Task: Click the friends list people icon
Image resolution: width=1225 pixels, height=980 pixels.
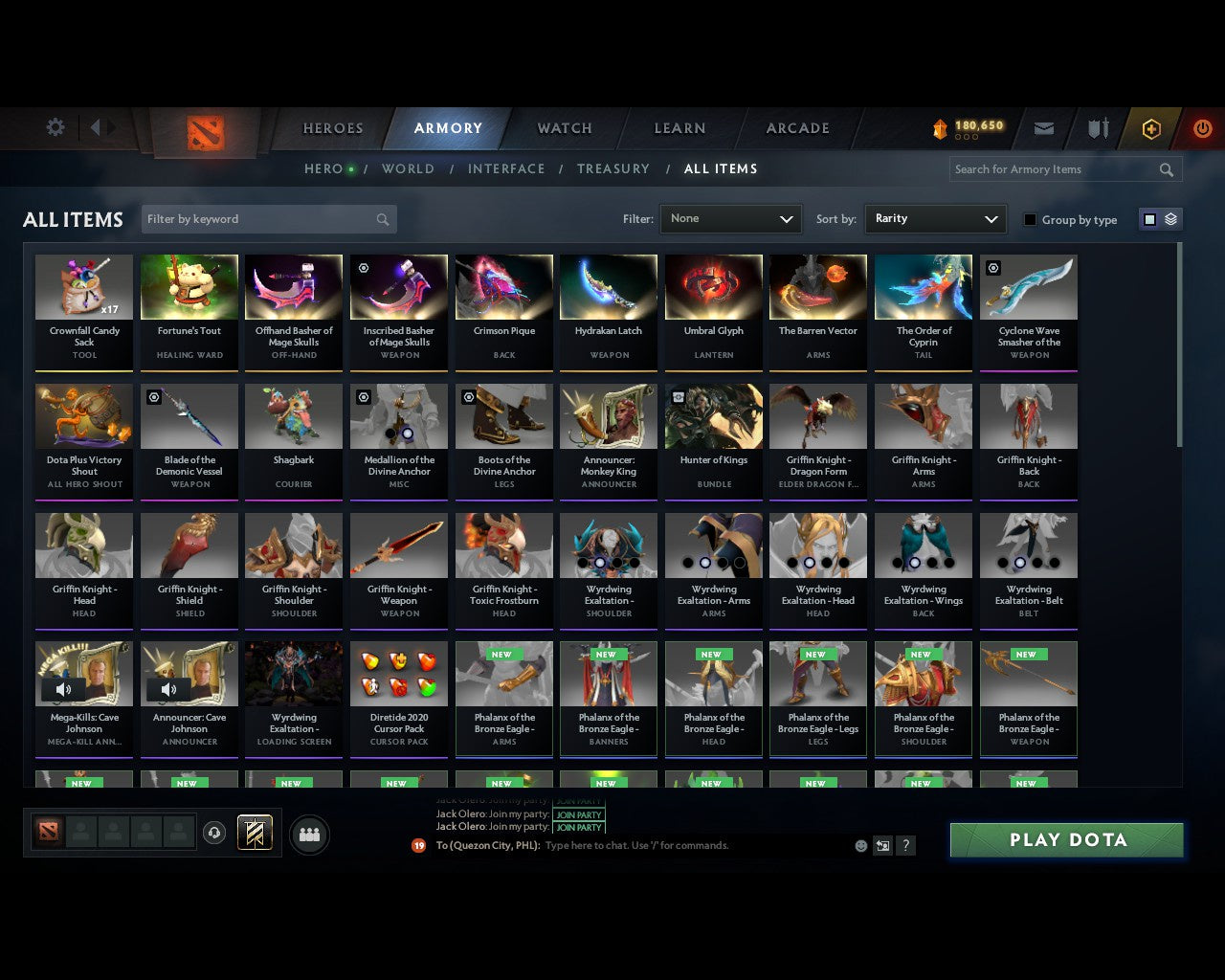Action: pyautogui.click(x=308, y=834)
